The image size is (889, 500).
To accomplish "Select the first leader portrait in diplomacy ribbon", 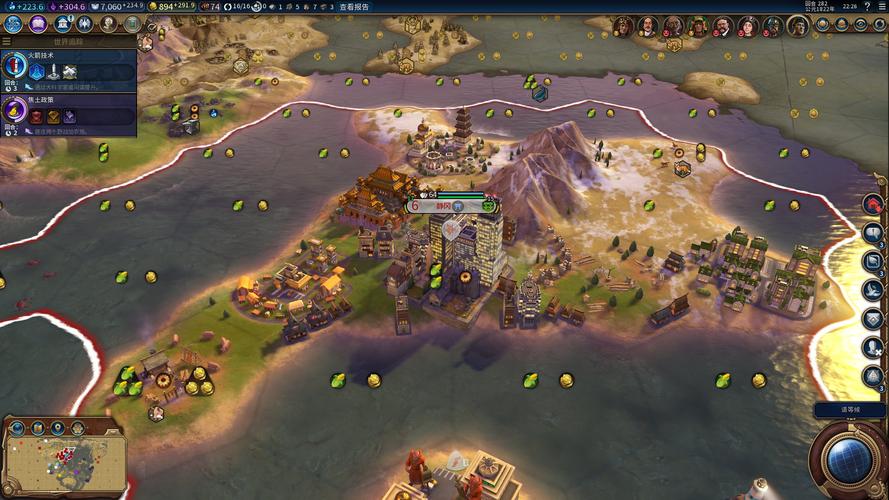I will [x=622, y=26].
